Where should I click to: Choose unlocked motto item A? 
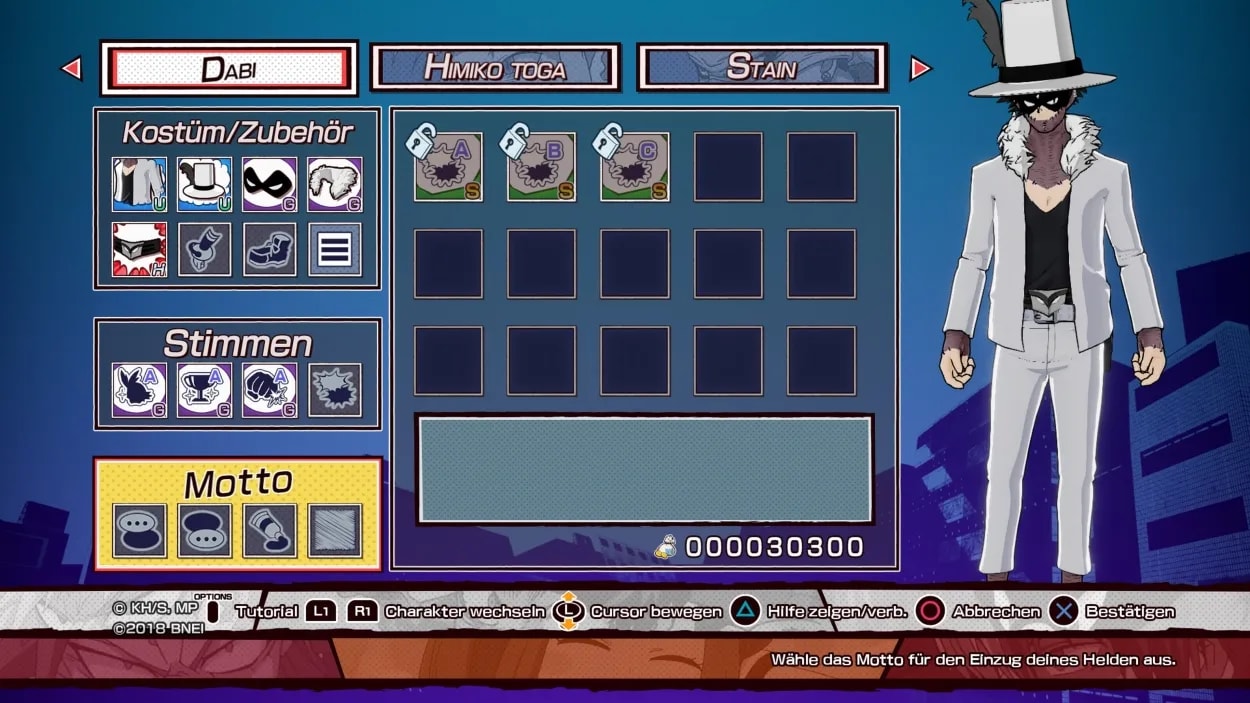[449, 167]
